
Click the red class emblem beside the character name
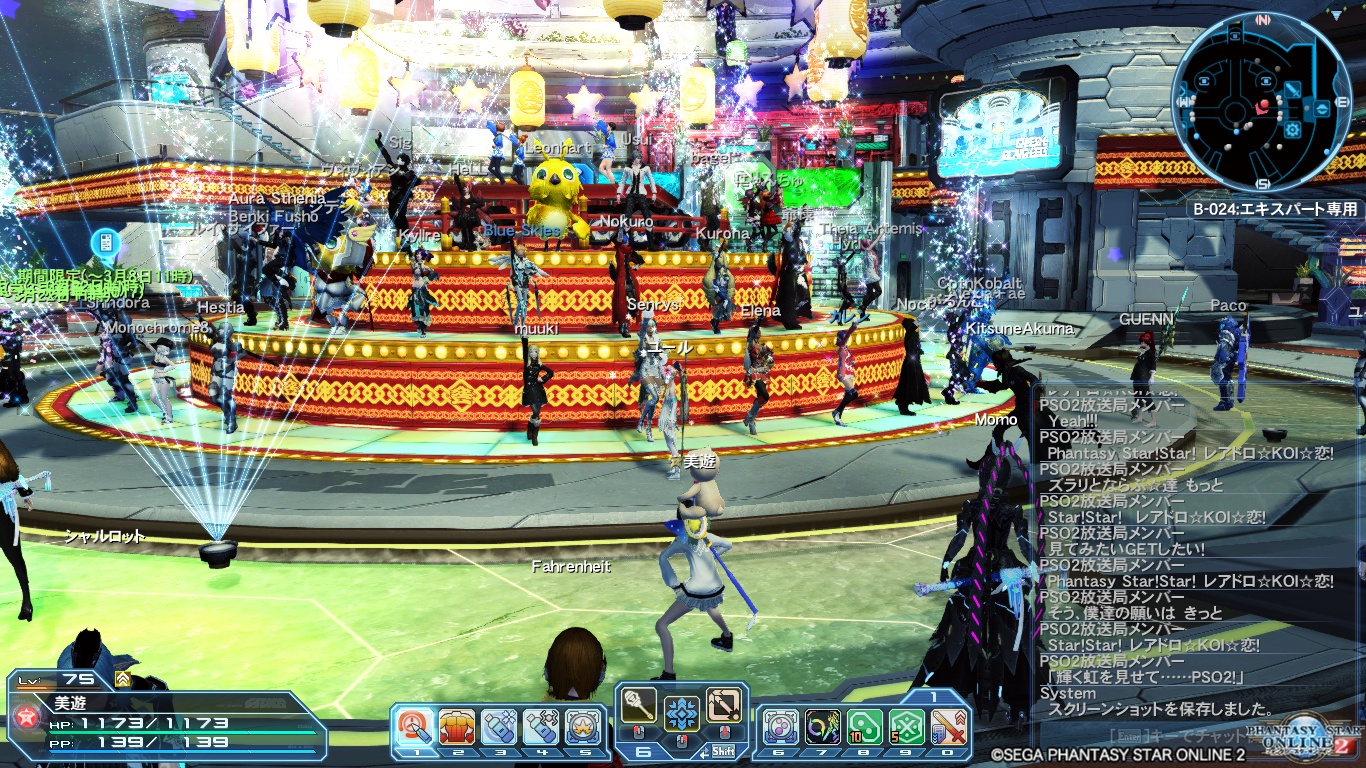pos(25,715)
